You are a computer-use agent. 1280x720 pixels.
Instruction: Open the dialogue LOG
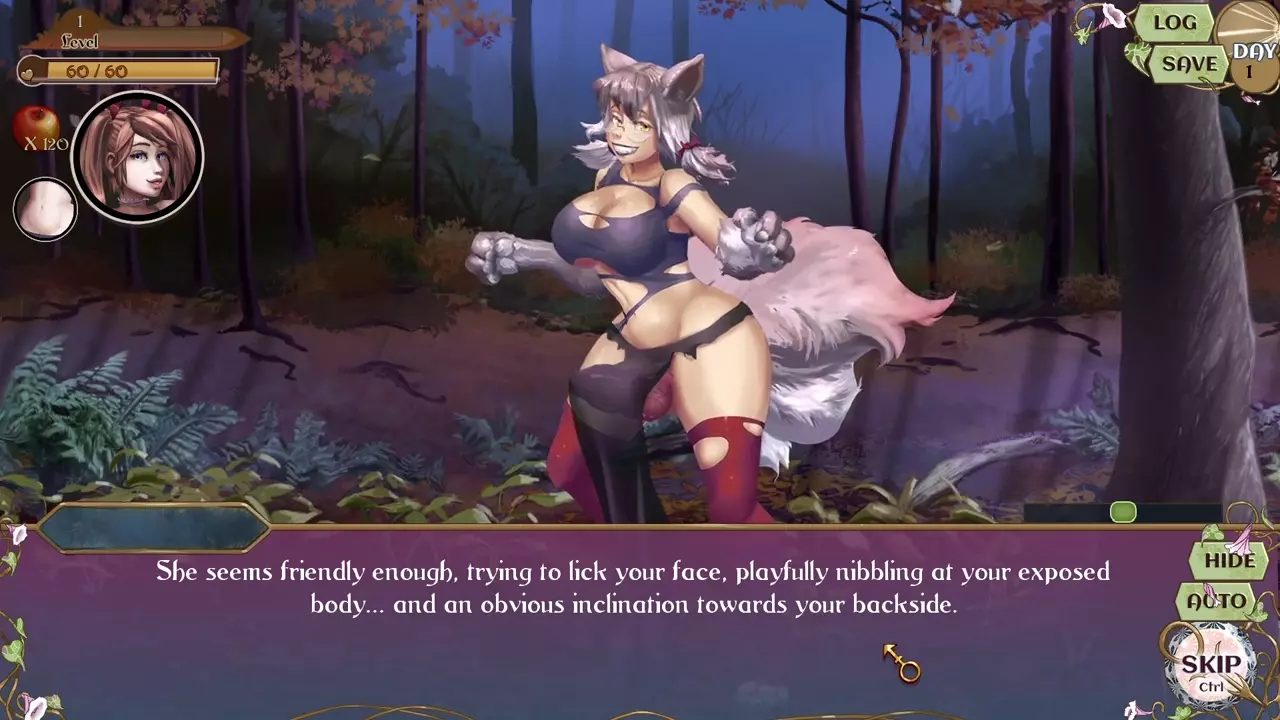pyautogui.click(x=1174, y=23)
